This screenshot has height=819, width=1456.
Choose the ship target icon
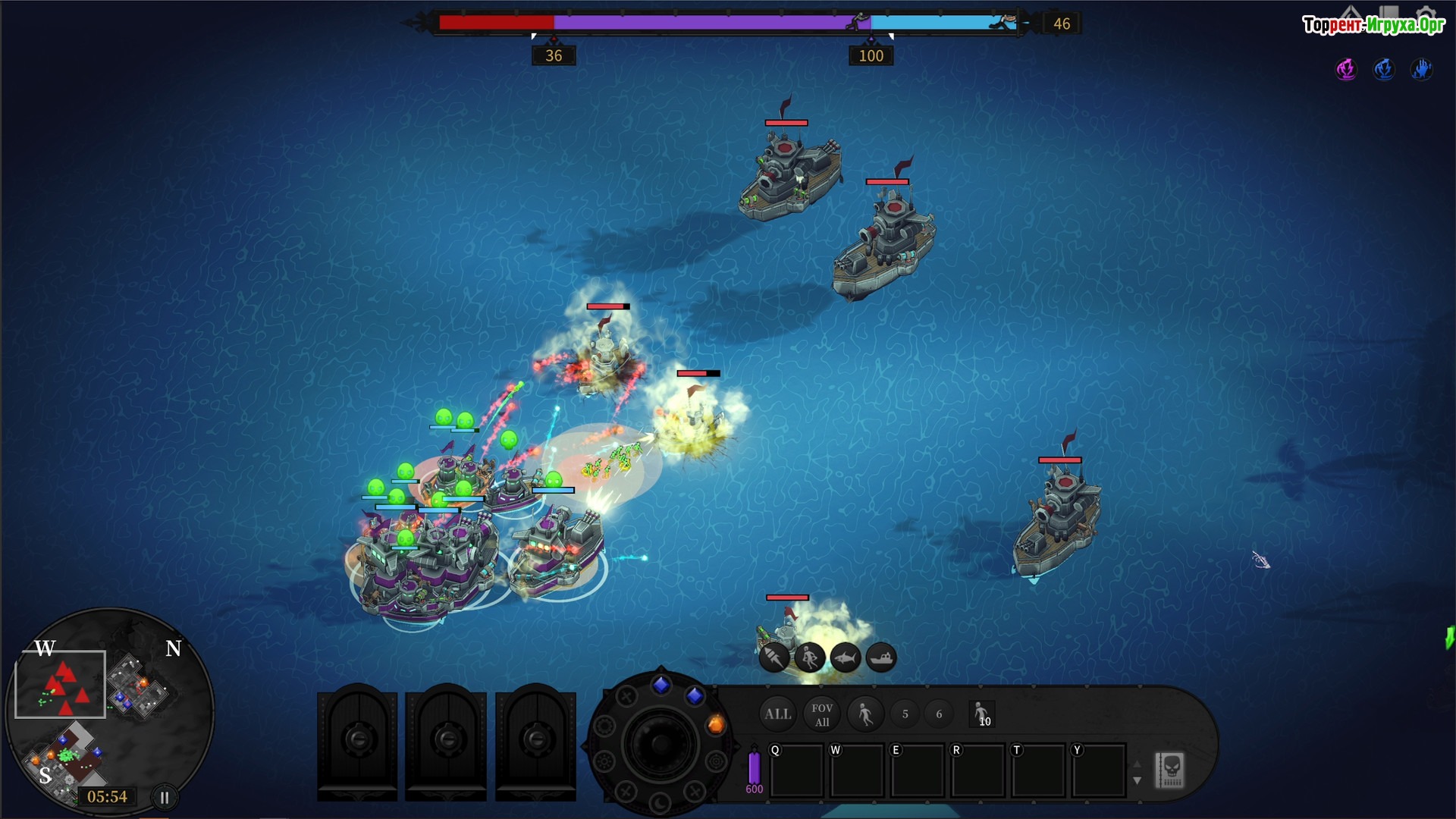pyautogui.click(x=880, y=657)
